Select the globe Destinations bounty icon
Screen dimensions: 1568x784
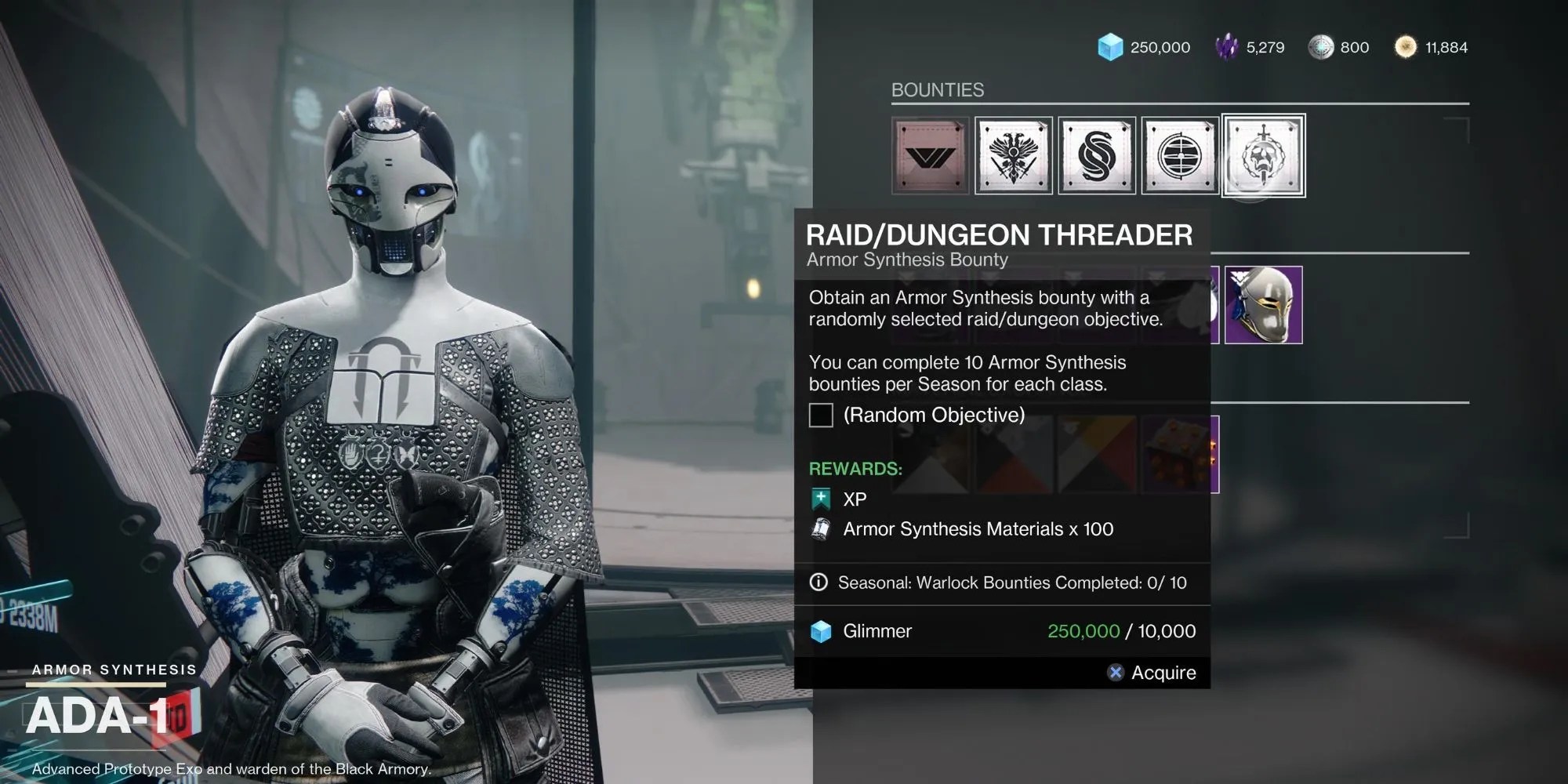tap(1179, 155)
